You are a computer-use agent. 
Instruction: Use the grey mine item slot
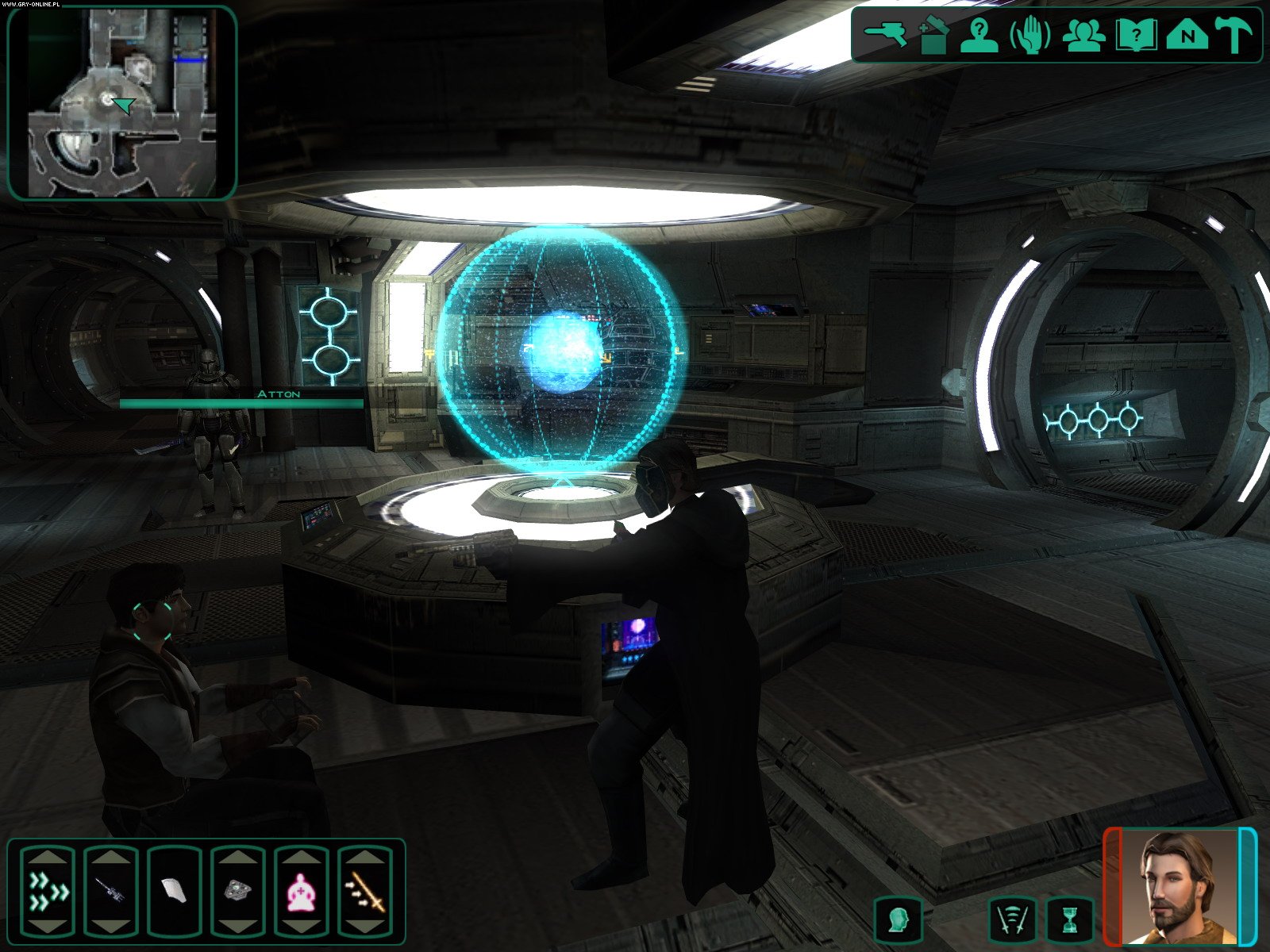coord(237,892)
